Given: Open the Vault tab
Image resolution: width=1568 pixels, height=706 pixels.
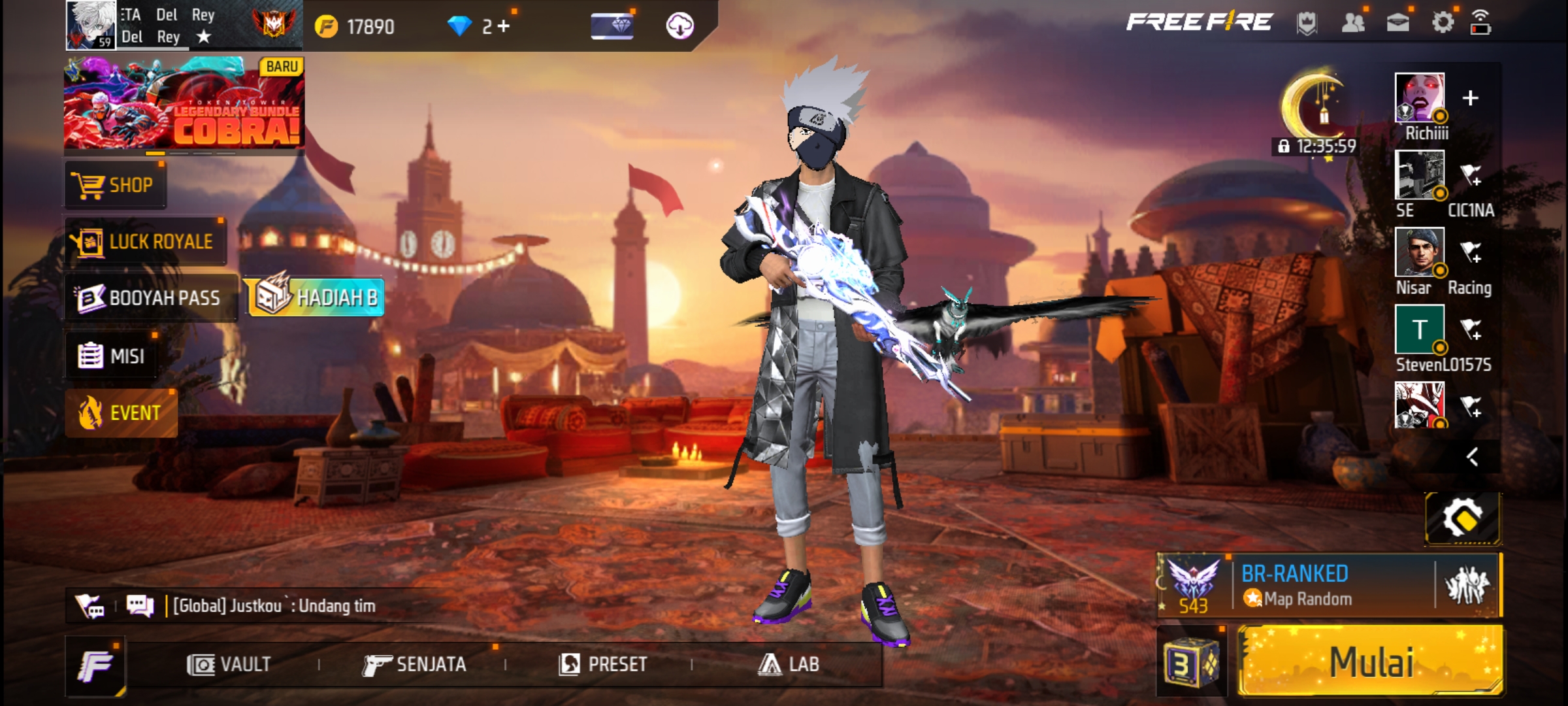Looking at the screenshot, I should tap(229, 665).
